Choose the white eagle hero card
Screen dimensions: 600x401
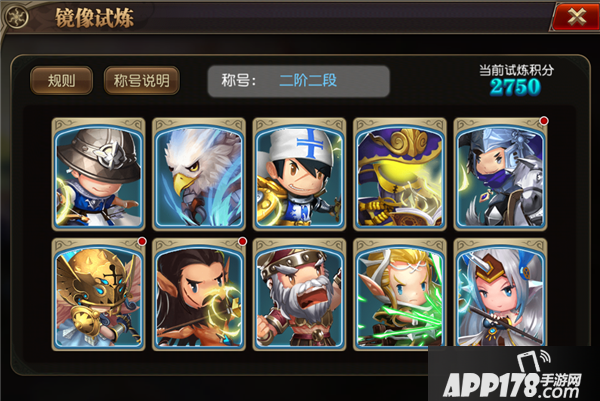(x=199, y=174)
